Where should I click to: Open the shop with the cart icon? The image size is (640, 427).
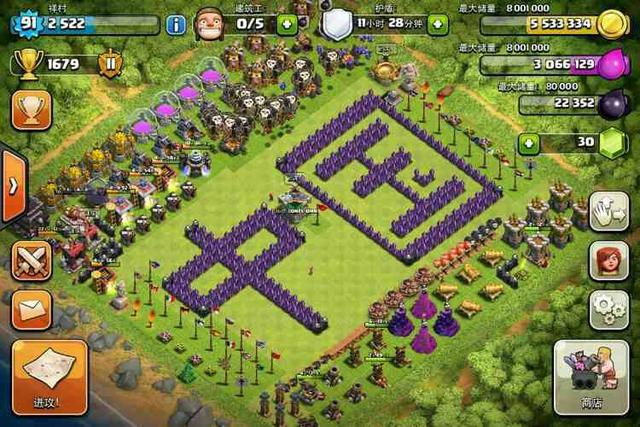596,377
